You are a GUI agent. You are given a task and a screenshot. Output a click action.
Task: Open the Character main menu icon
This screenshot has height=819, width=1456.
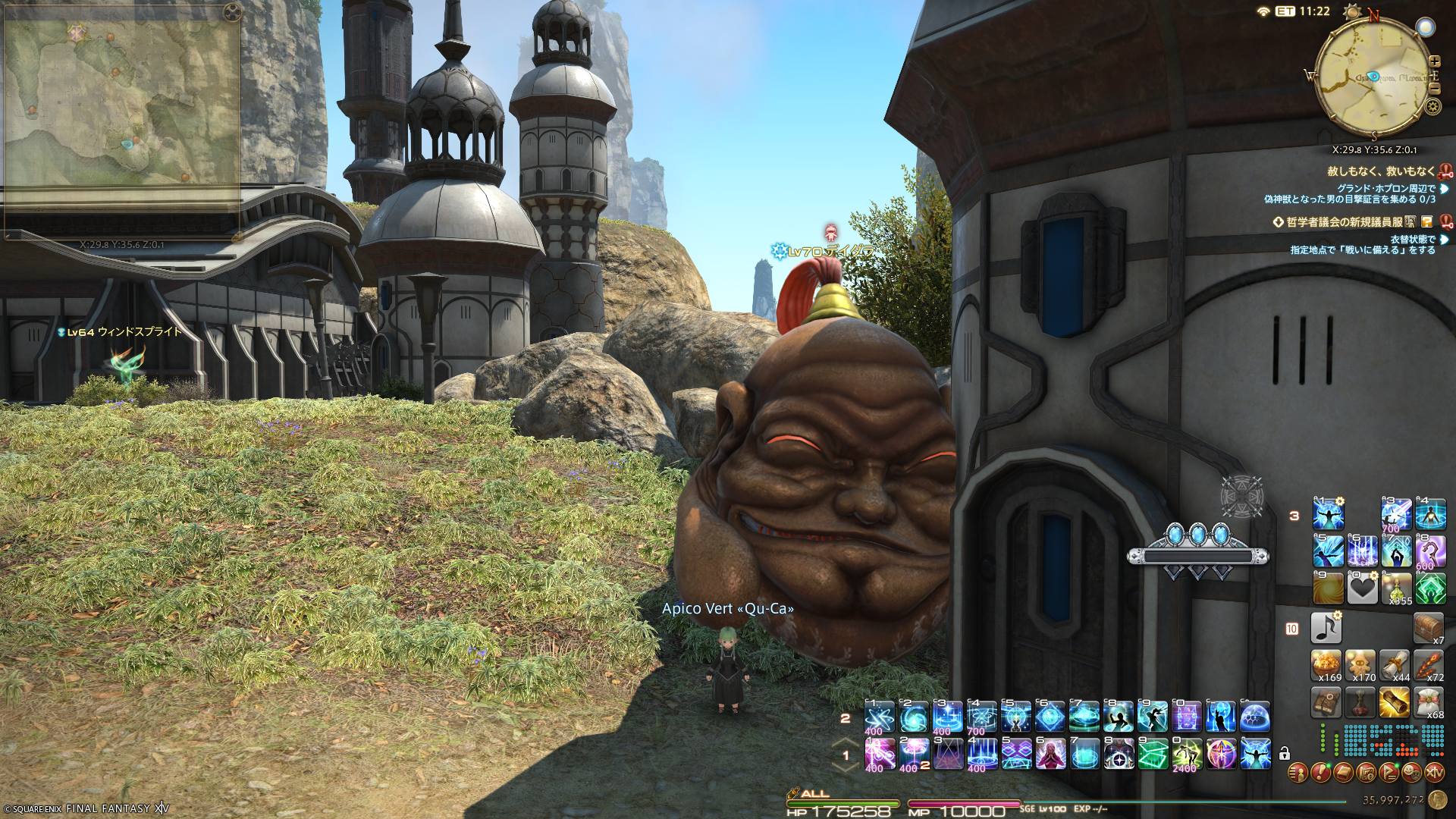[x=1298, y=773]
